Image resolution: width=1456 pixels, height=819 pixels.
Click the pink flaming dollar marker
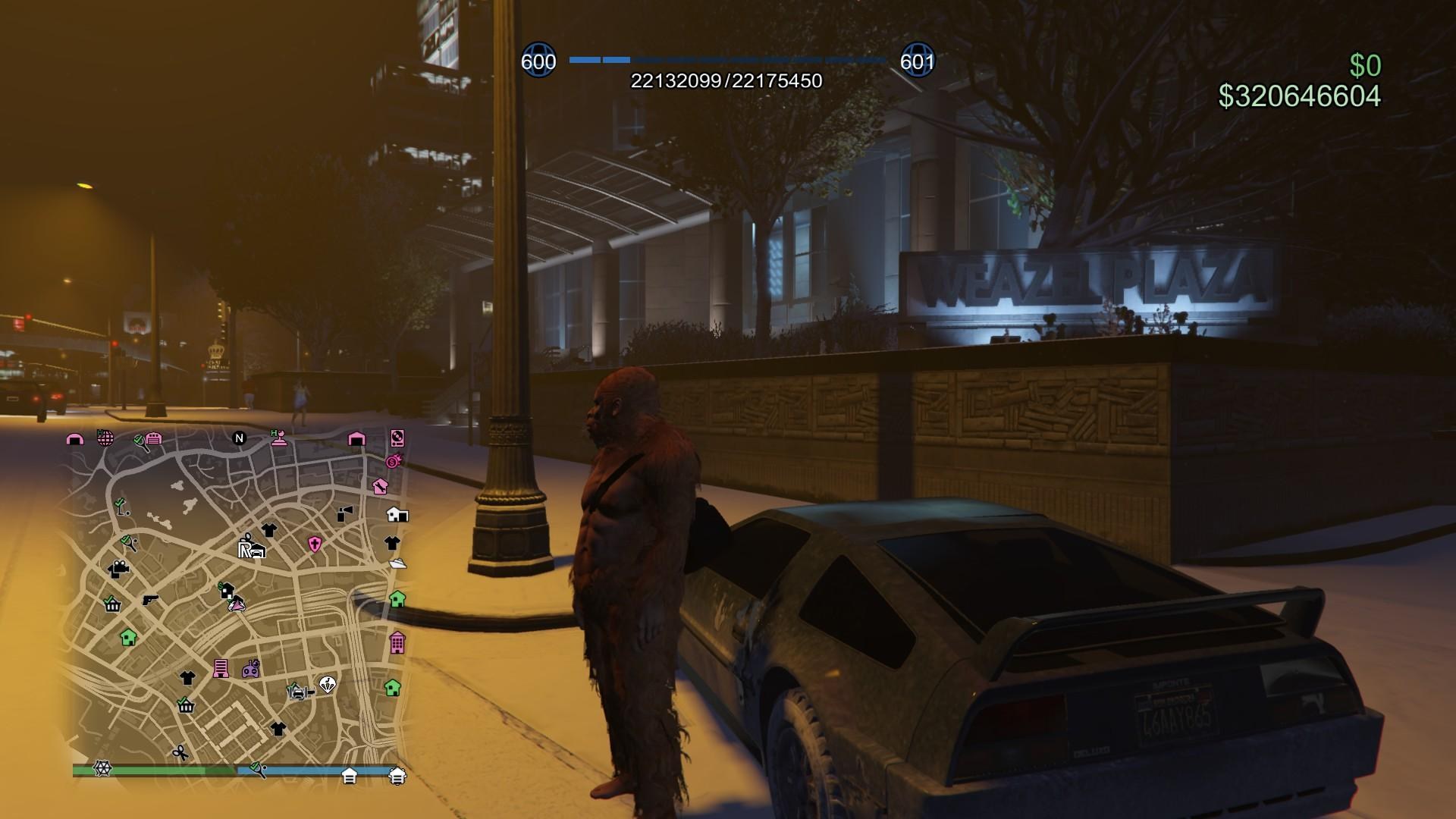(x=393, y=461)
